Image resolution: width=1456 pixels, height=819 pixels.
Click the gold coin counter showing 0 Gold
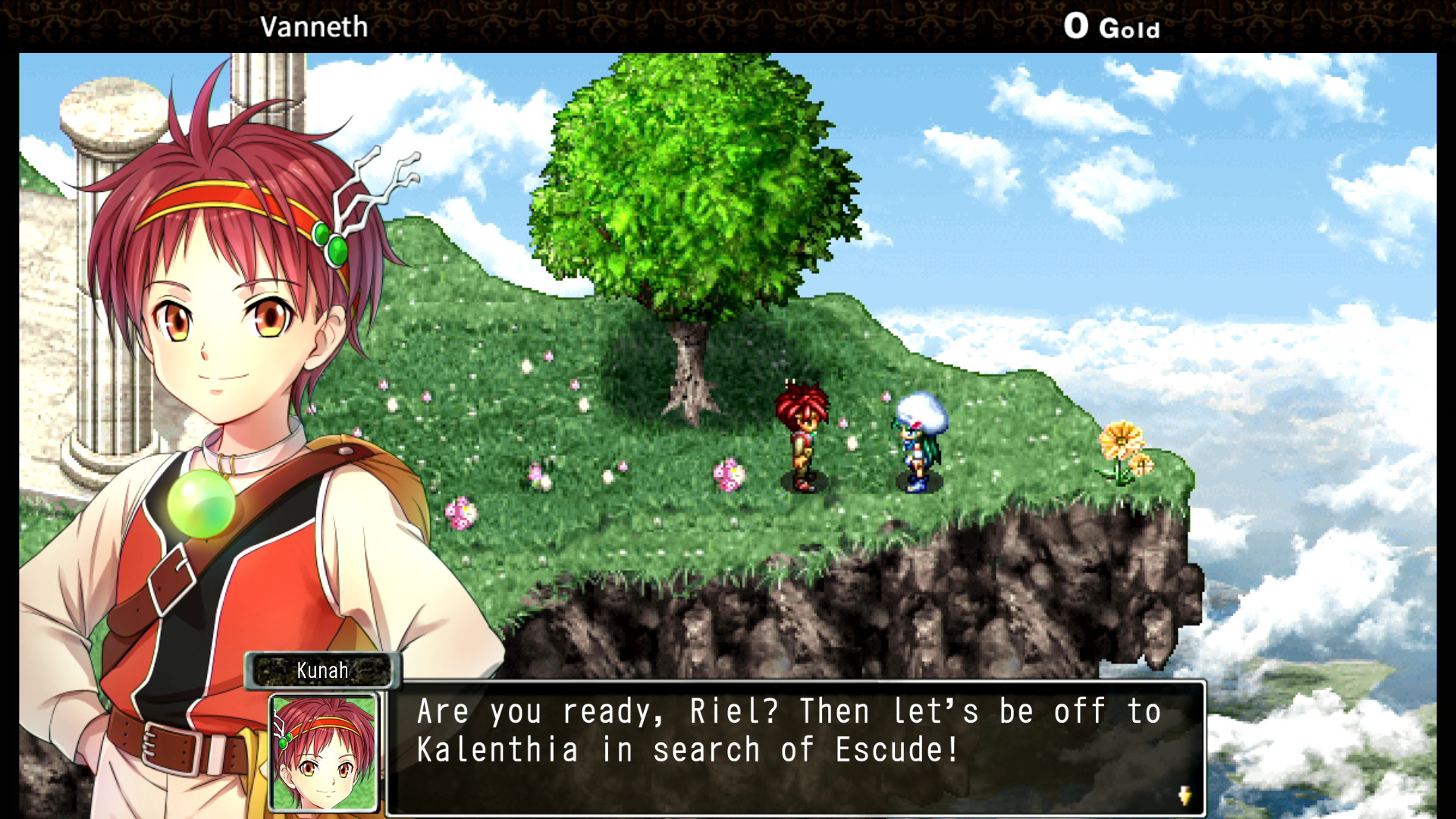(1112, 27)
